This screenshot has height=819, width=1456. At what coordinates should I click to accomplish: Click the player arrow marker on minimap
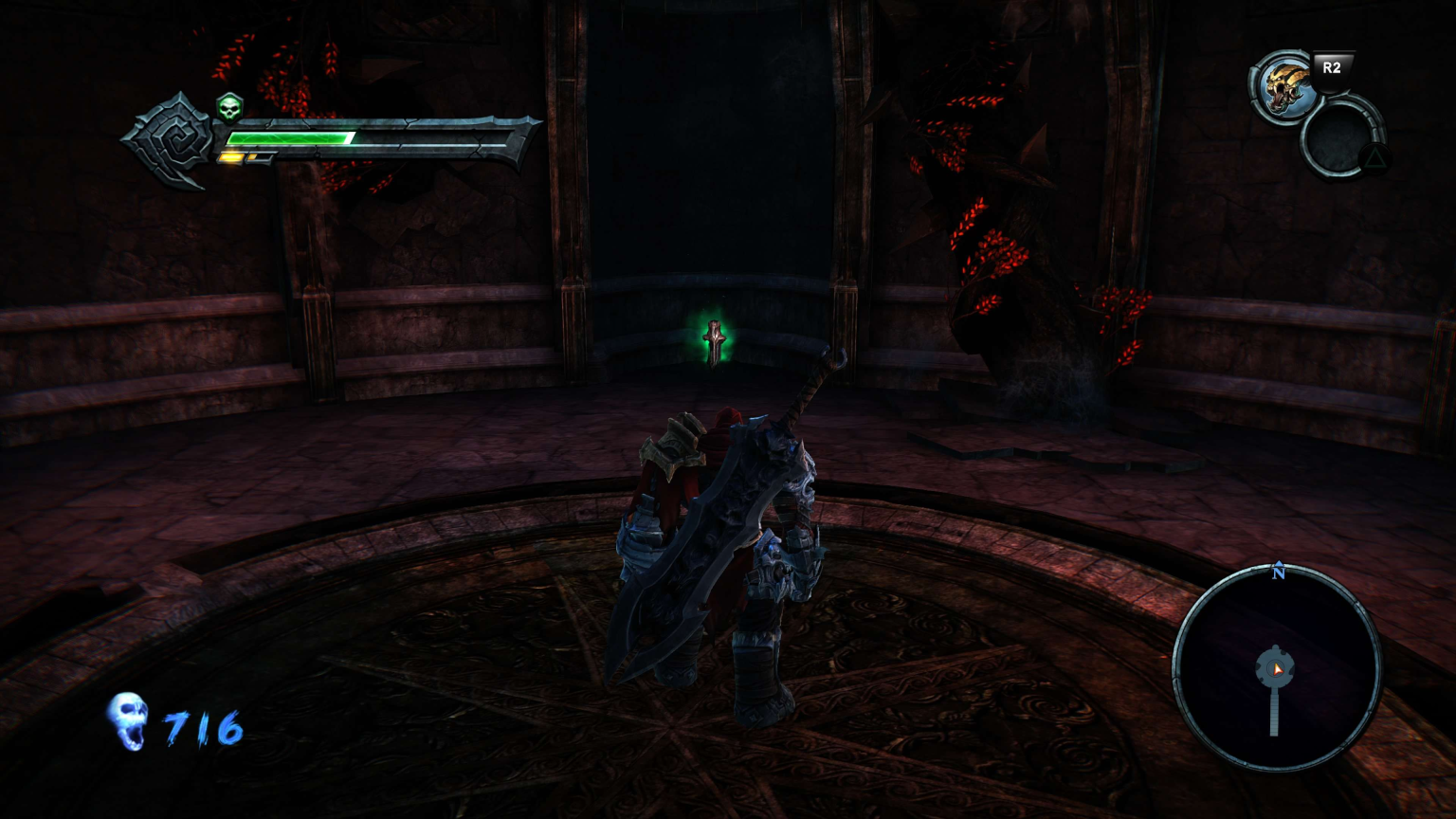[x=1278, y=669]
